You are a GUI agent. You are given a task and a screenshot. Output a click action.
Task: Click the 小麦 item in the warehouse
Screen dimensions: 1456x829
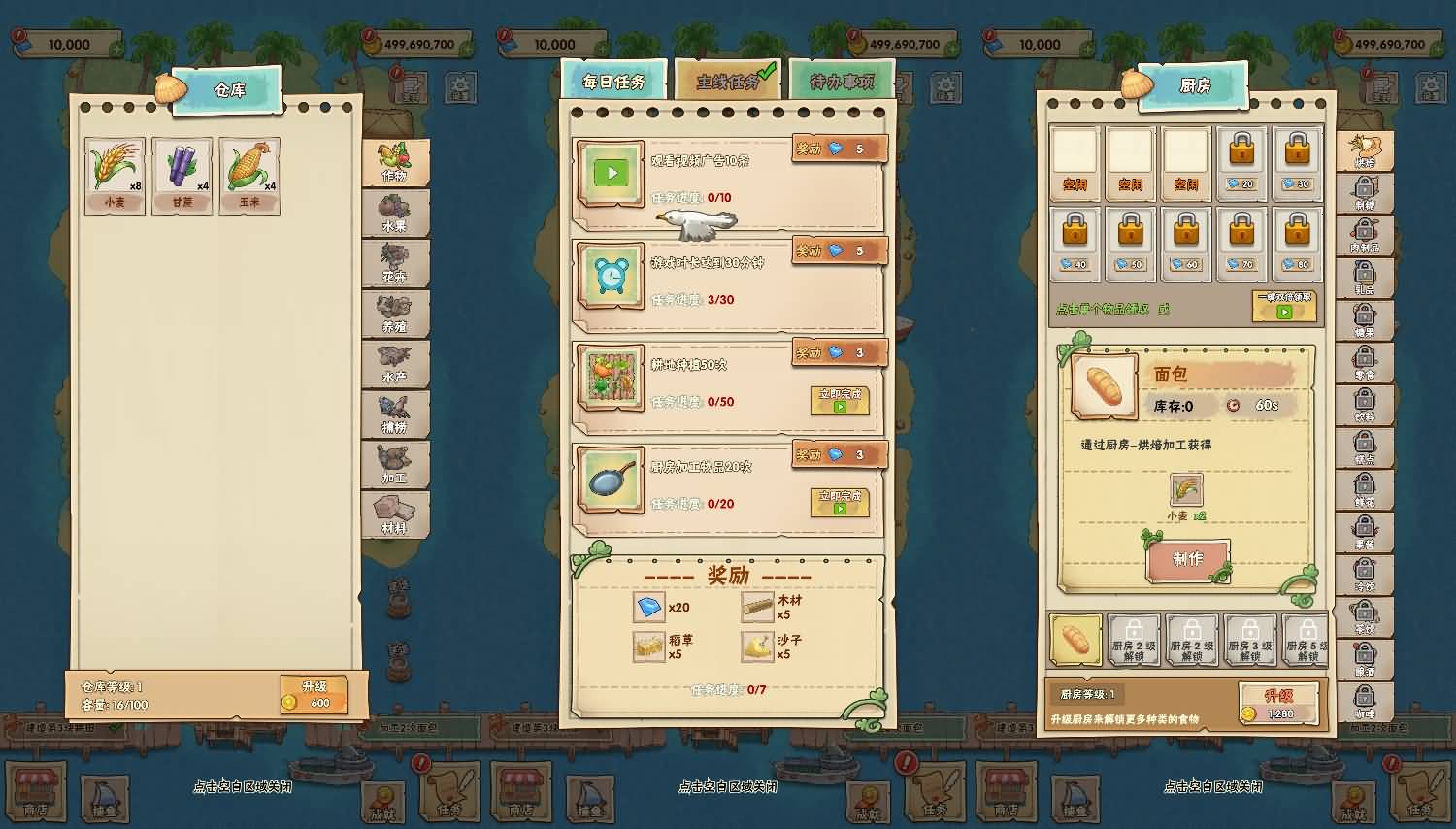click(x=115, y=173)
